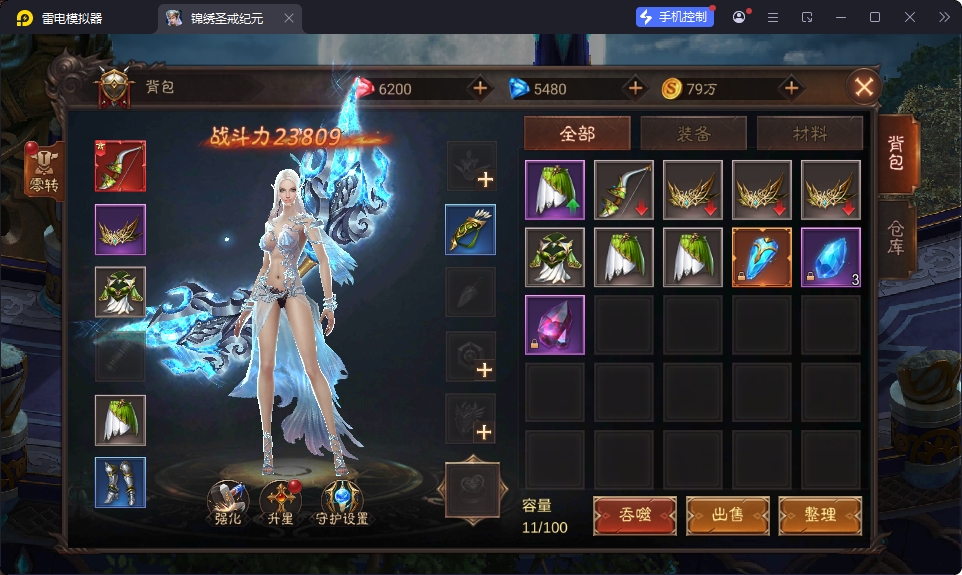The width and height of the screenshot is (962, 575).
Task: Select the pink crystal item in bag
Action: (554, 325)
